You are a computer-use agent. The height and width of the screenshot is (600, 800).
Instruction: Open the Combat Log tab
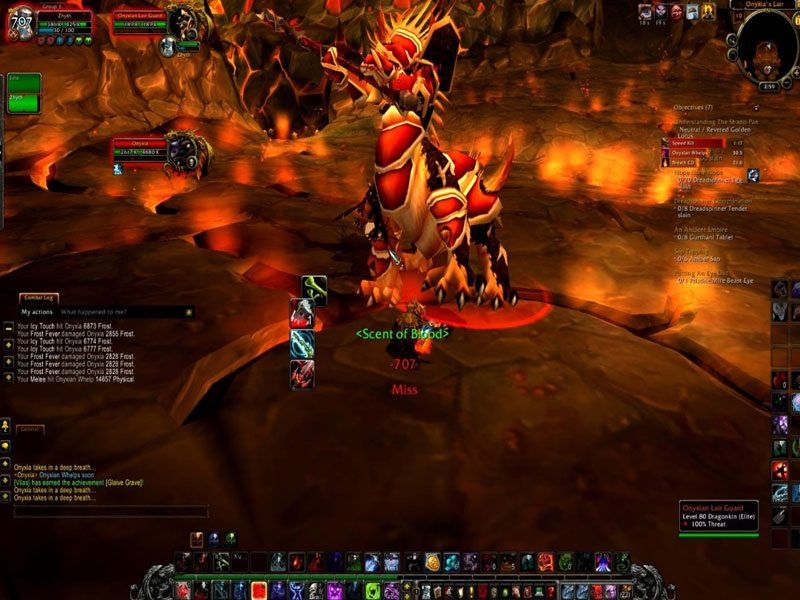(39, 298)
